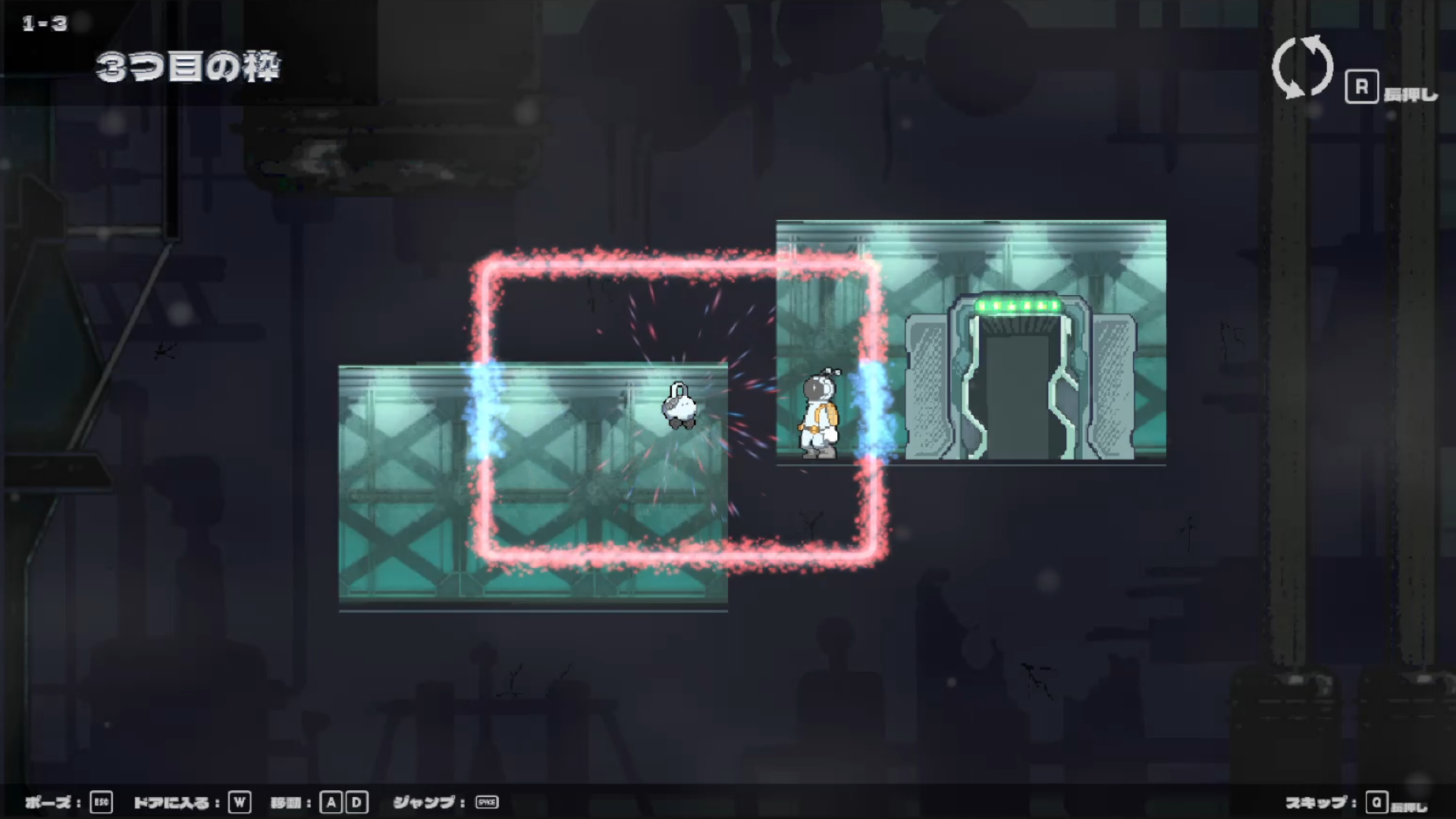This screenshot has width=1456, height=819.
Task: Click the red energy frame border
Action: 682,265
